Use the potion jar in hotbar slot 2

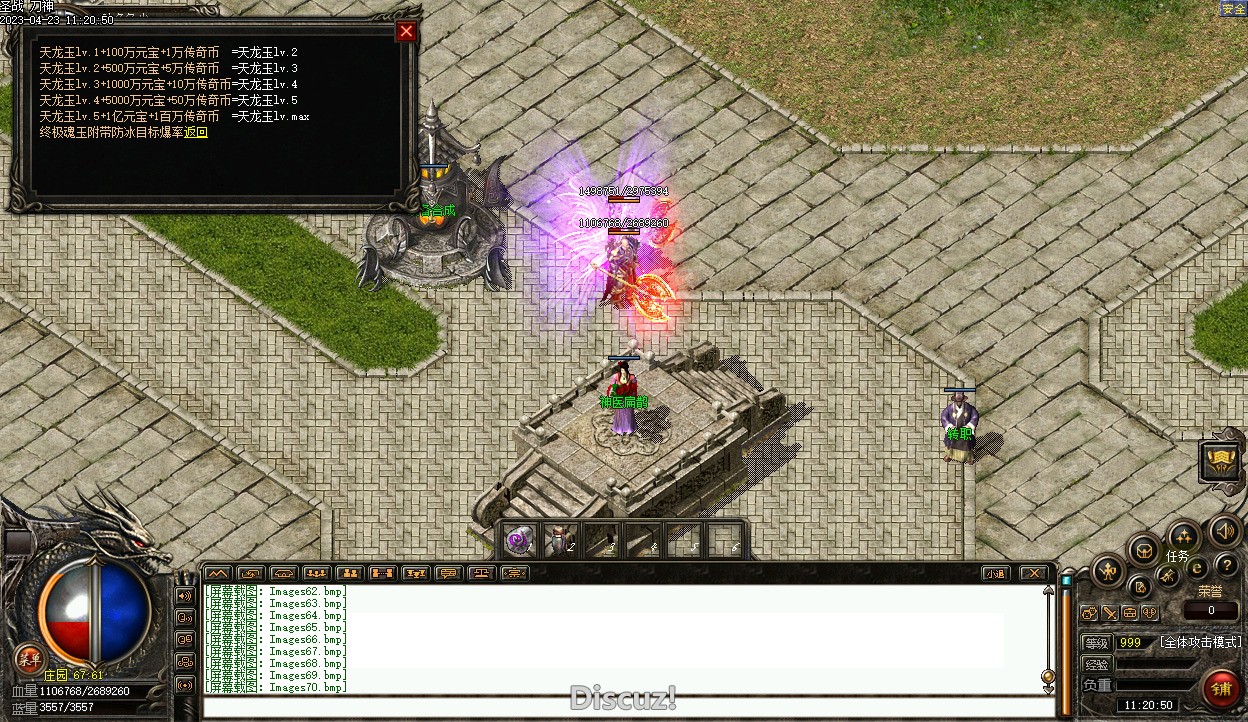click(x=558, y=541)
